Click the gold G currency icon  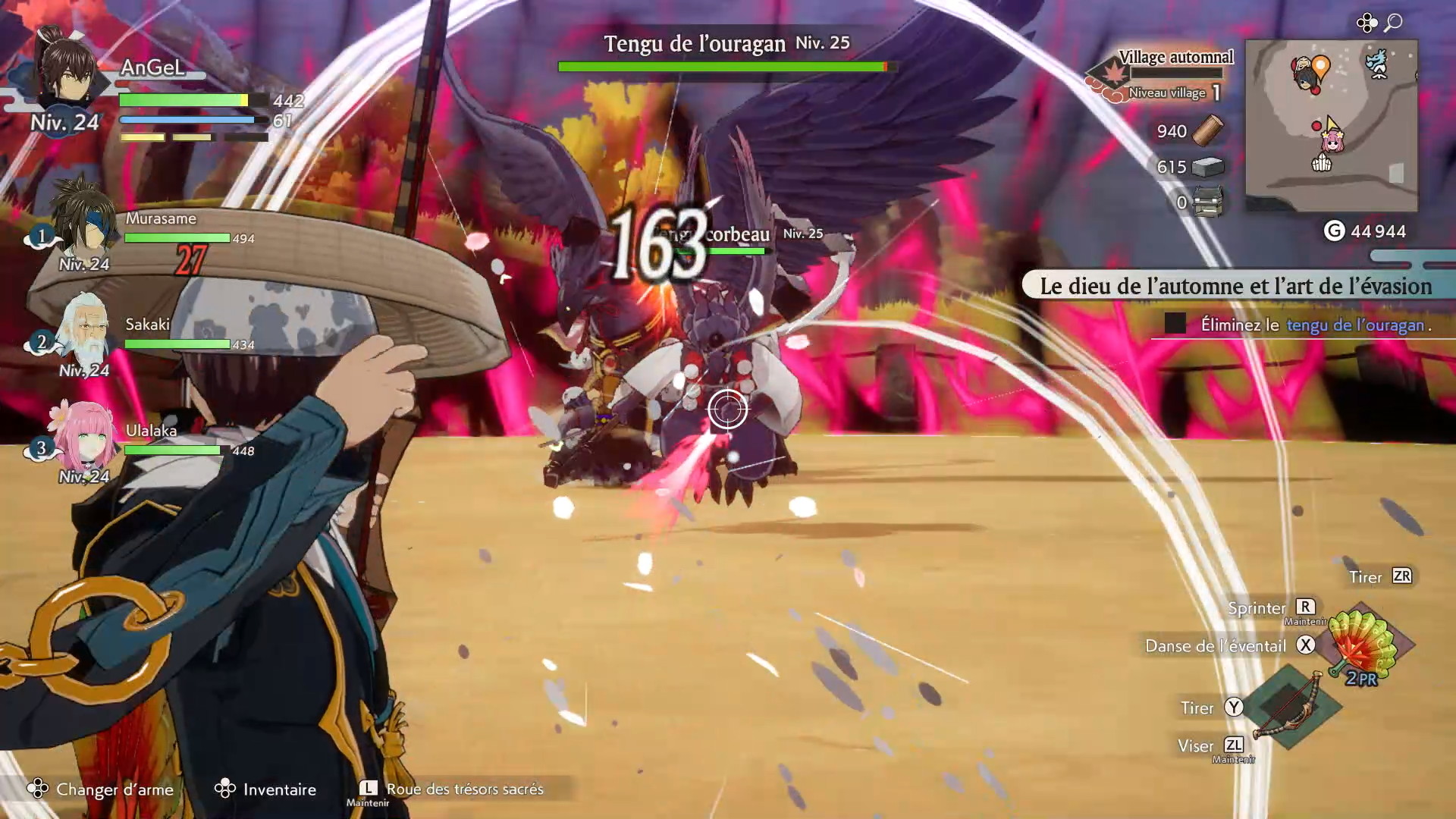coord(1334,231)
